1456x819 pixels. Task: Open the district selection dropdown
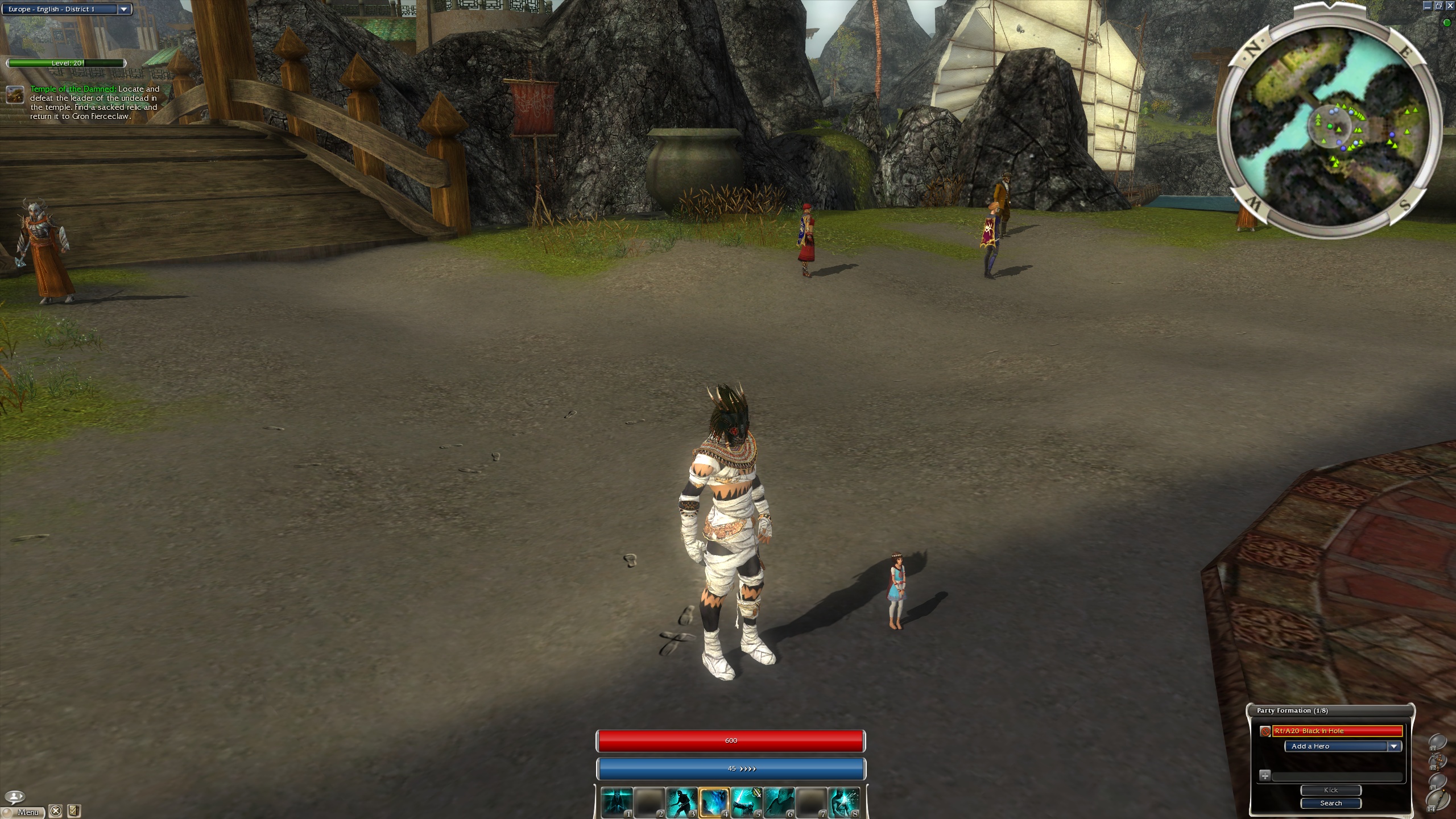pyautogui.click(x=123, y=9)
